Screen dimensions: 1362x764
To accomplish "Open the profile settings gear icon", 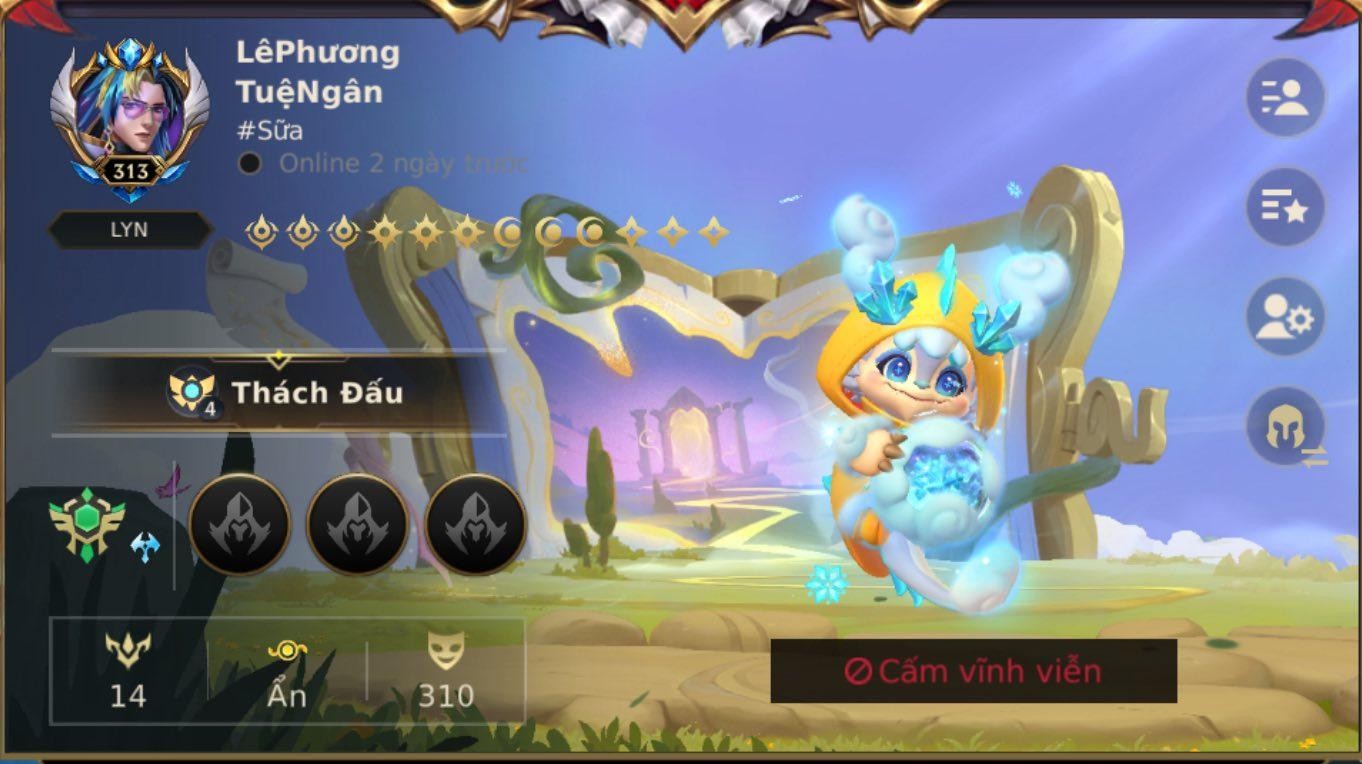I will click(1285, 318).
